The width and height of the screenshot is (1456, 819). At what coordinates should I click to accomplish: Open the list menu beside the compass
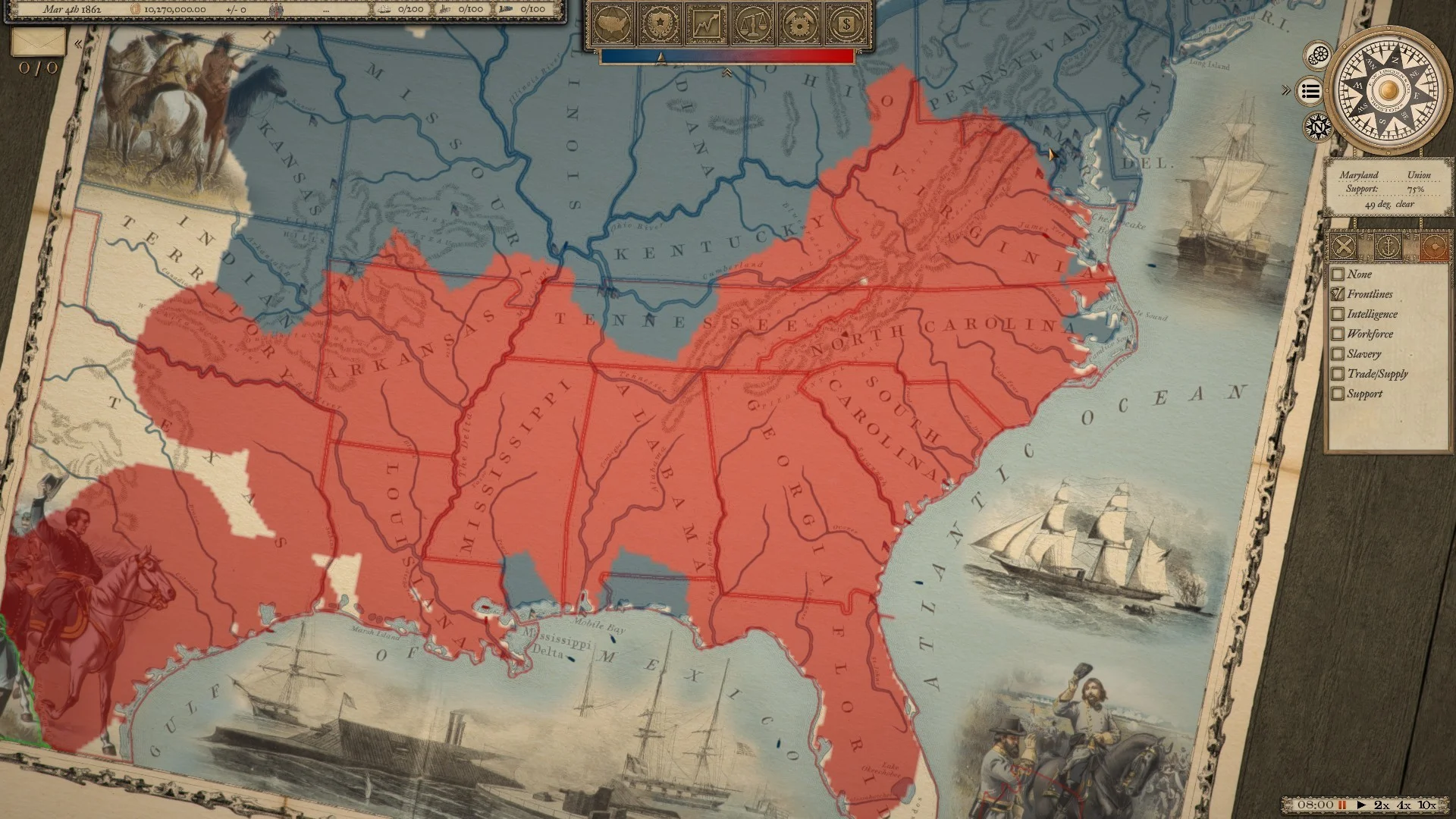click(x=1310, y=91)
